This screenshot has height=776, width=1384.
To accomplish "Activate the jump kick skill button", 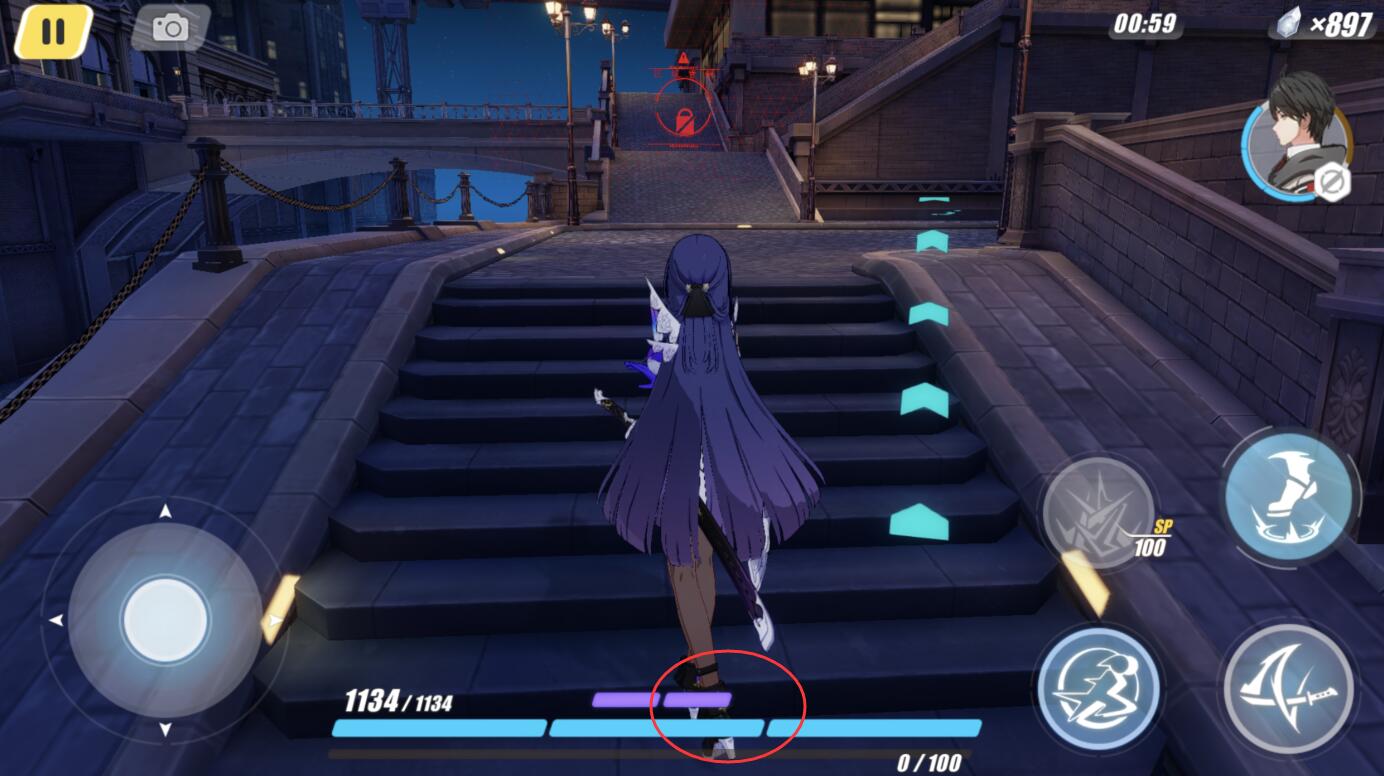I will pyautogui.click(x=1288, y=496).
